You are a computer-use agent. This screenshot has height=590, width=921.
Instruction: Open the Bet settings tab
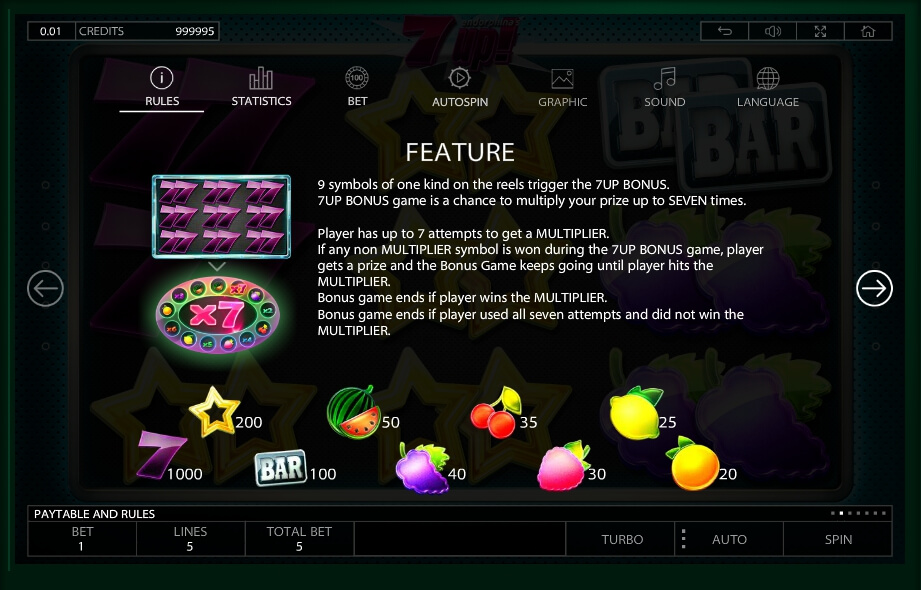(x=358, y=87)
